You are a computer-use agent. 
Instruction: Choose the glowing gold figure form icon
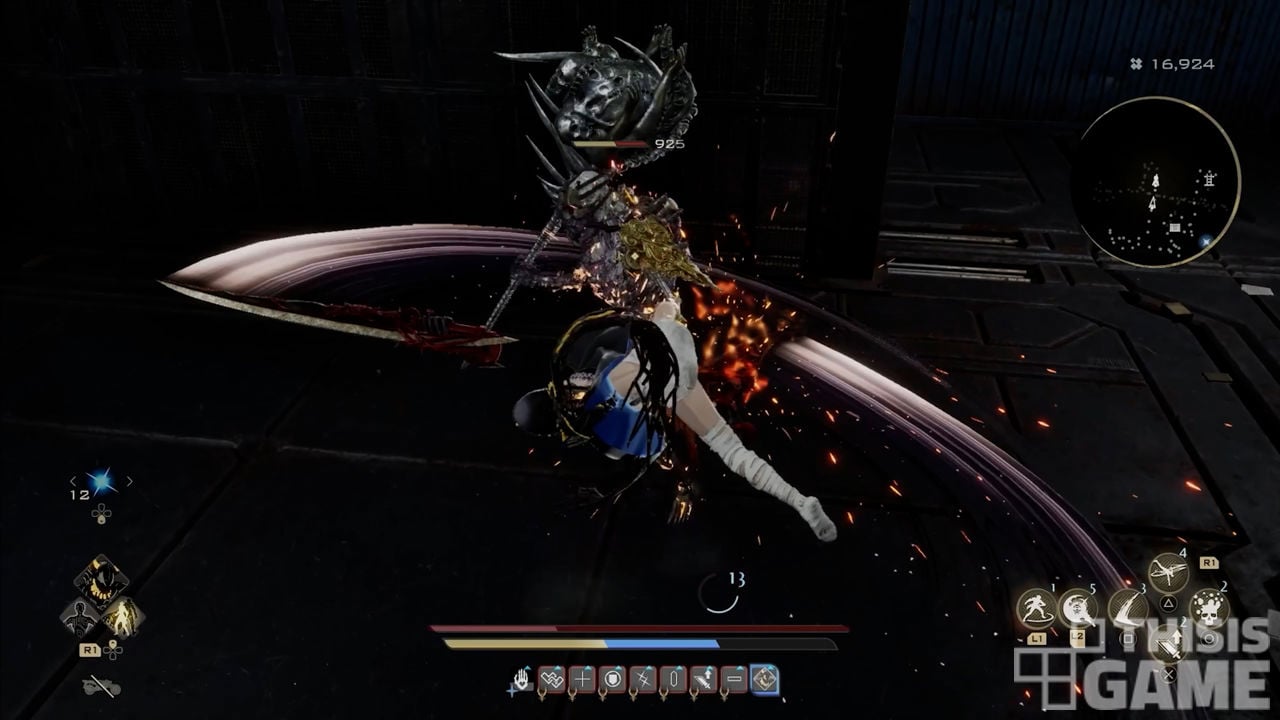(123, 617)
